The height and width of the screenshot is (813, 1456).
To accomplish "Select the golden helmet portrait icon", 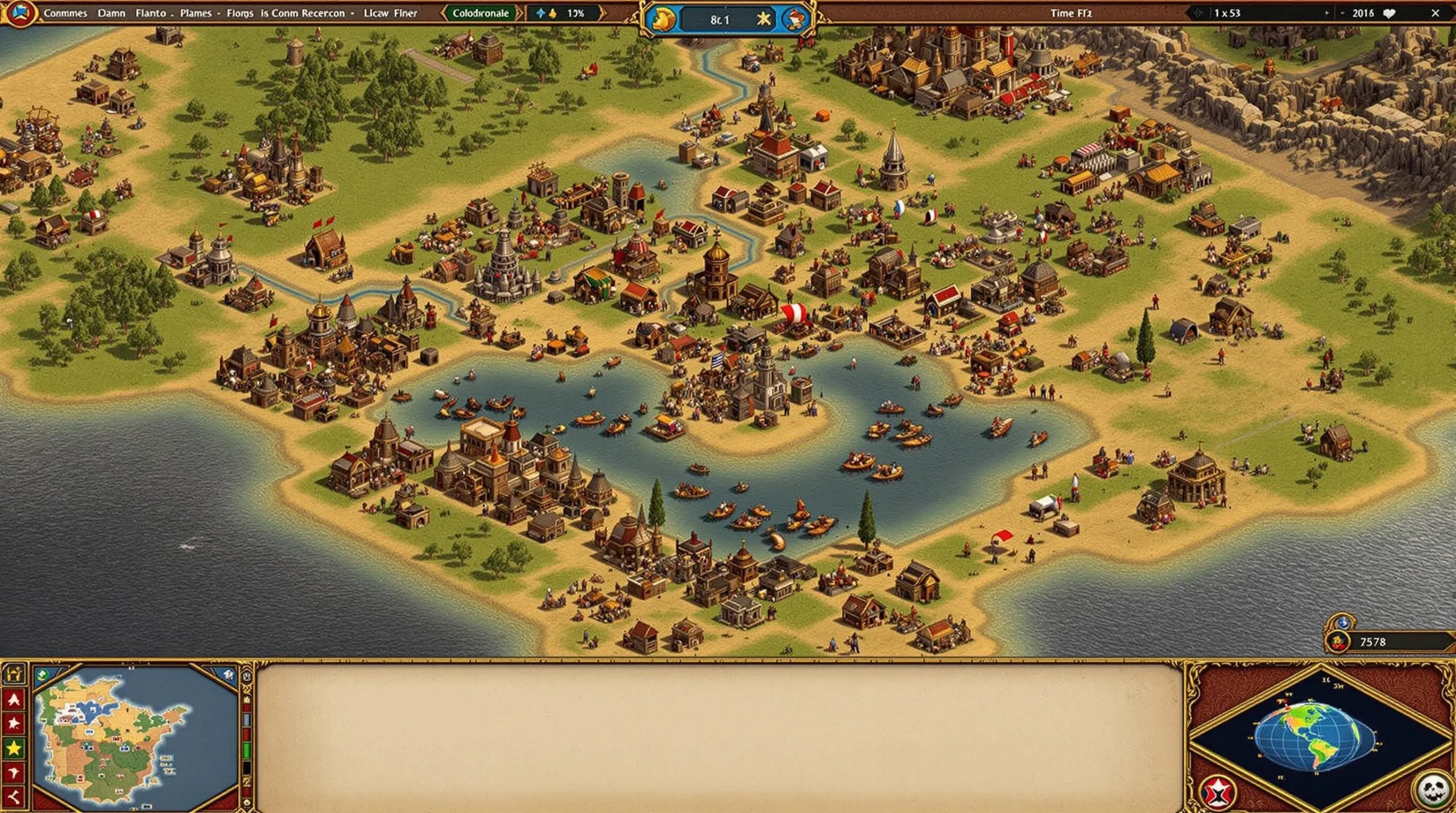I will pyautogui.click(x=663, y=20).
